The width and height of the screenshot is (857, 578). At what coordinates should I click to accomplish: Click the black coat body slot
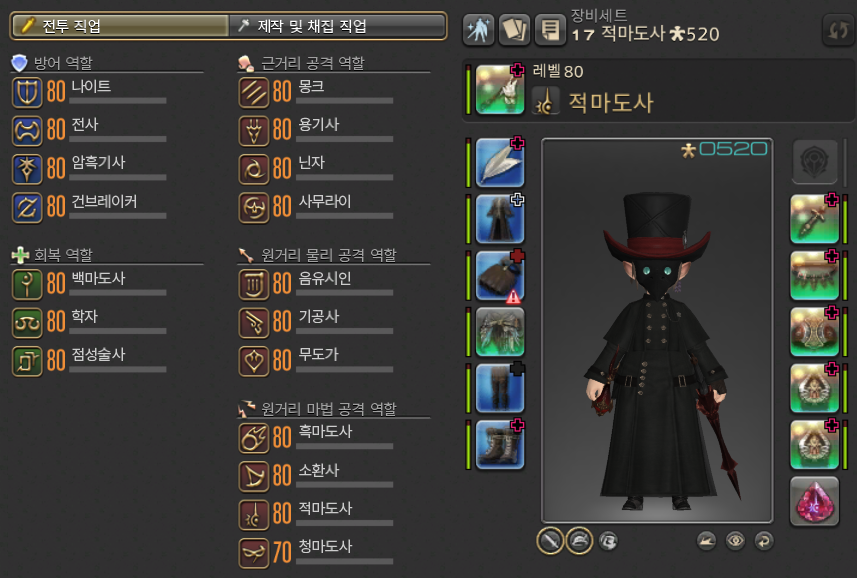(499, 218)
